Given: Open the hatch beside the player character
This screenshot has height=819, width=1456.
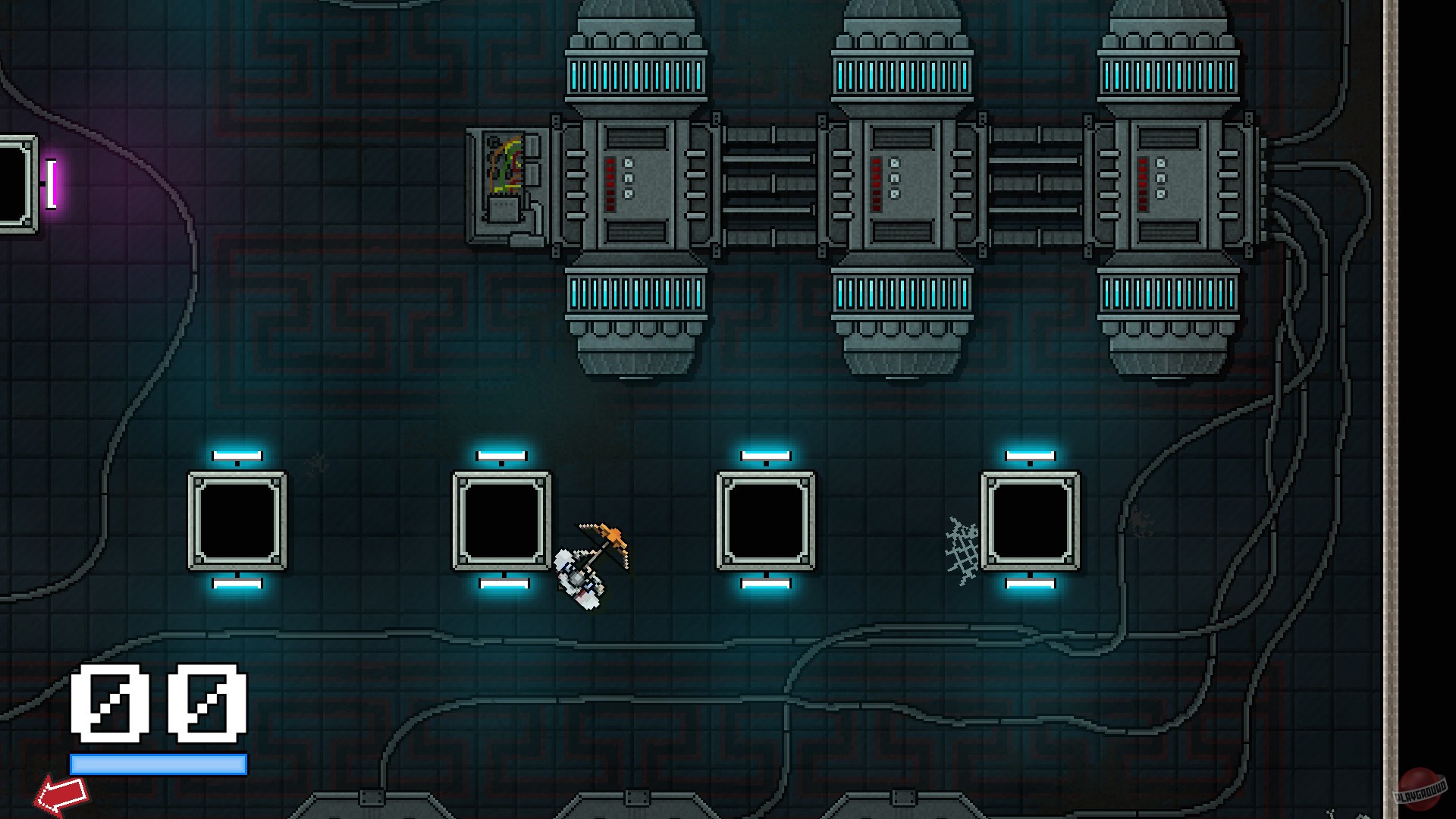Looking at the screenshot, I should click(500, 519).
